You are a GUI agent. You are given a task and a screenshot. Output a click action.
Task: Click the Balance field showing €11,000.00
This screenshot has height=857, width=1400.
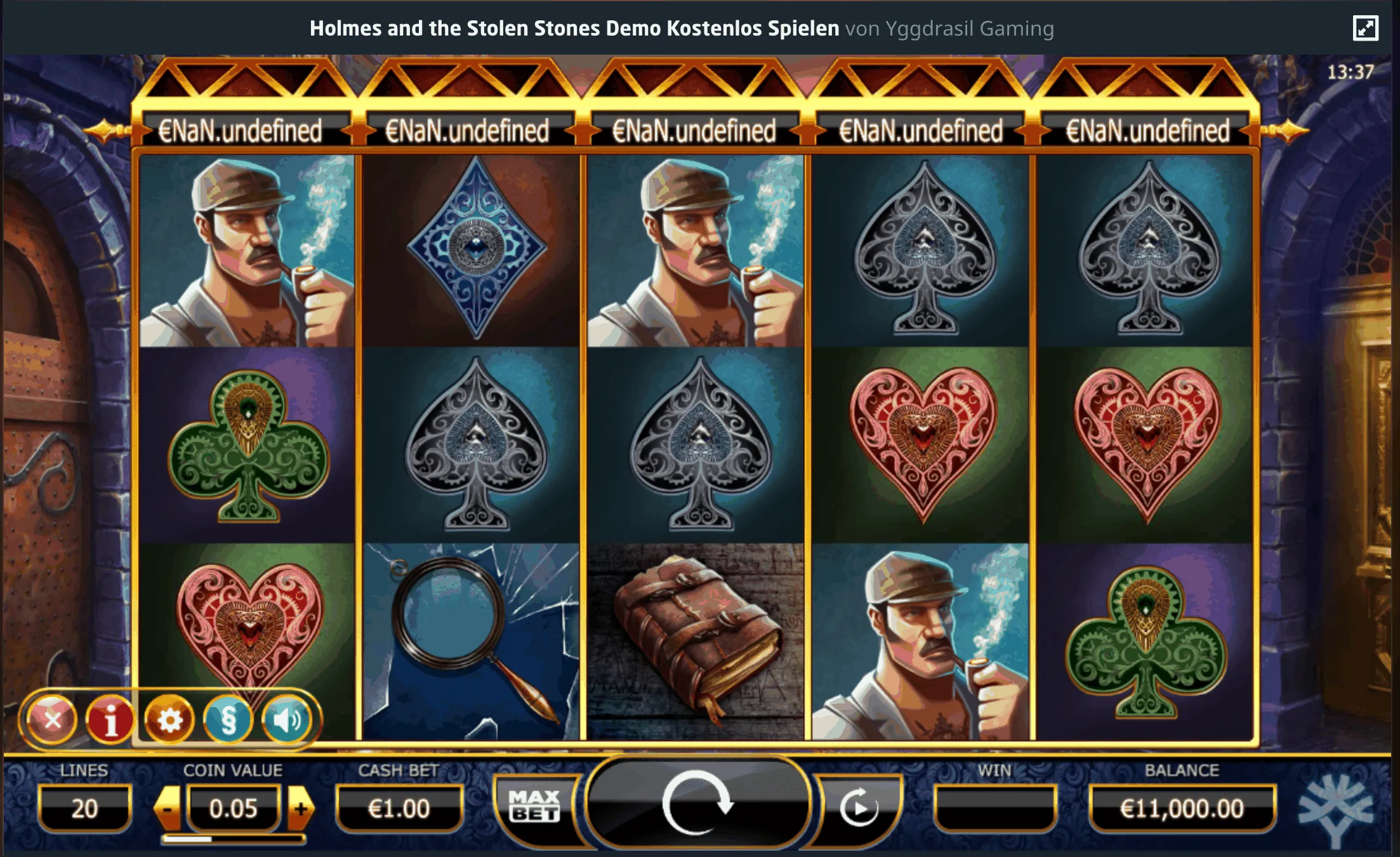coord(1184,807)
